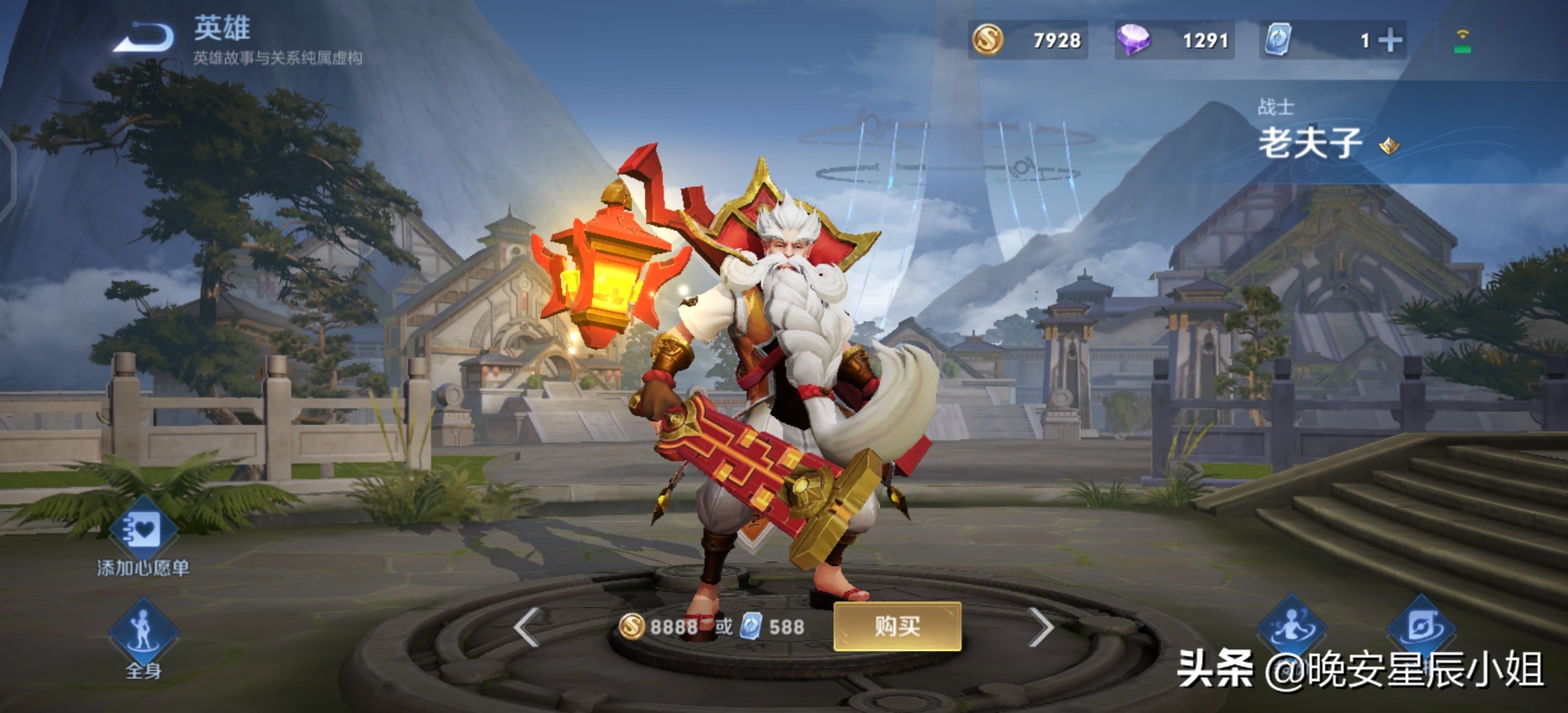This screenshot has height=713, width=1568.
Task: Show the next hero with right arrow
Action: 1041,627
